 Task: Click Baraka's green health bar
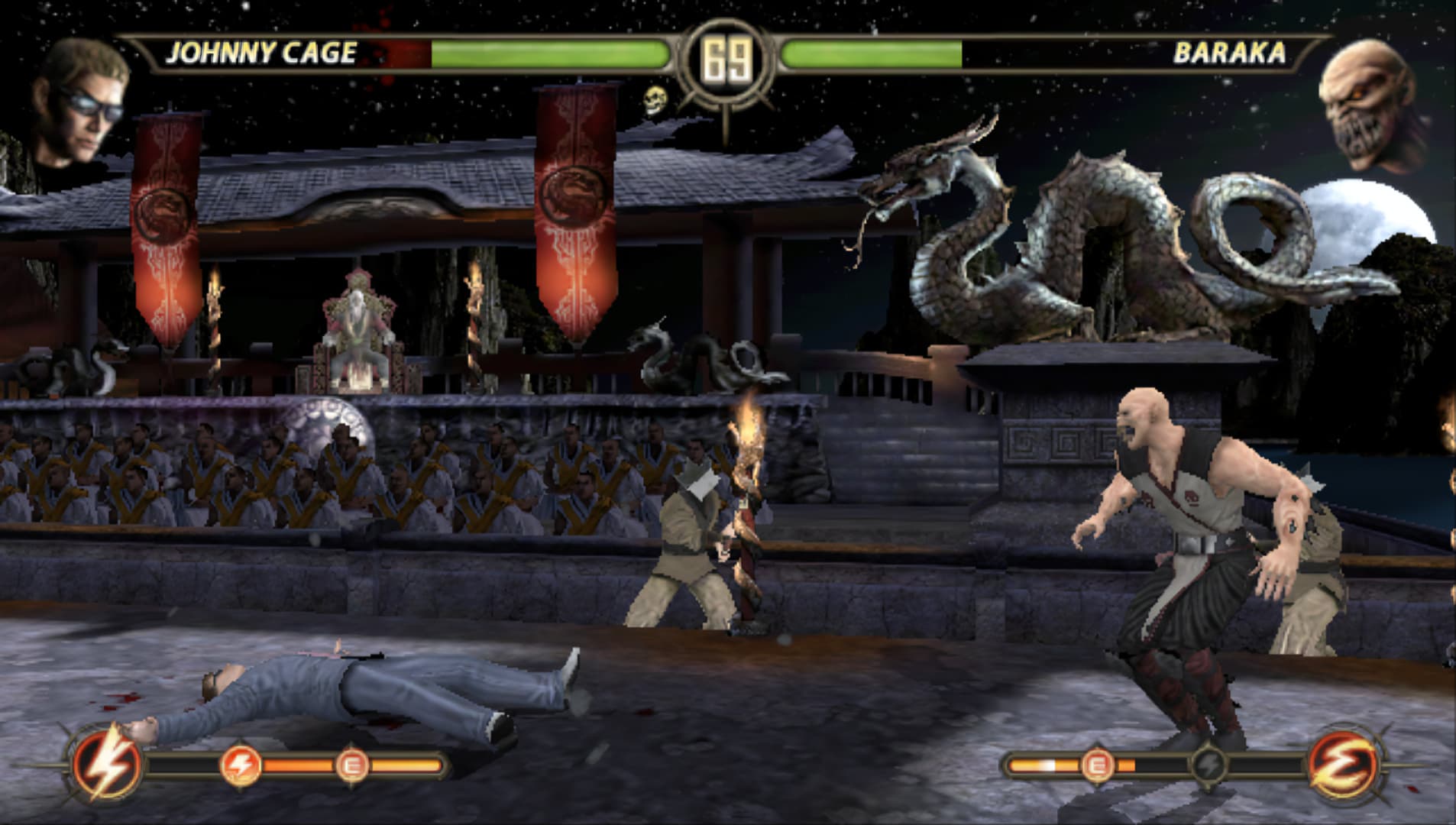tap(871, 54)
